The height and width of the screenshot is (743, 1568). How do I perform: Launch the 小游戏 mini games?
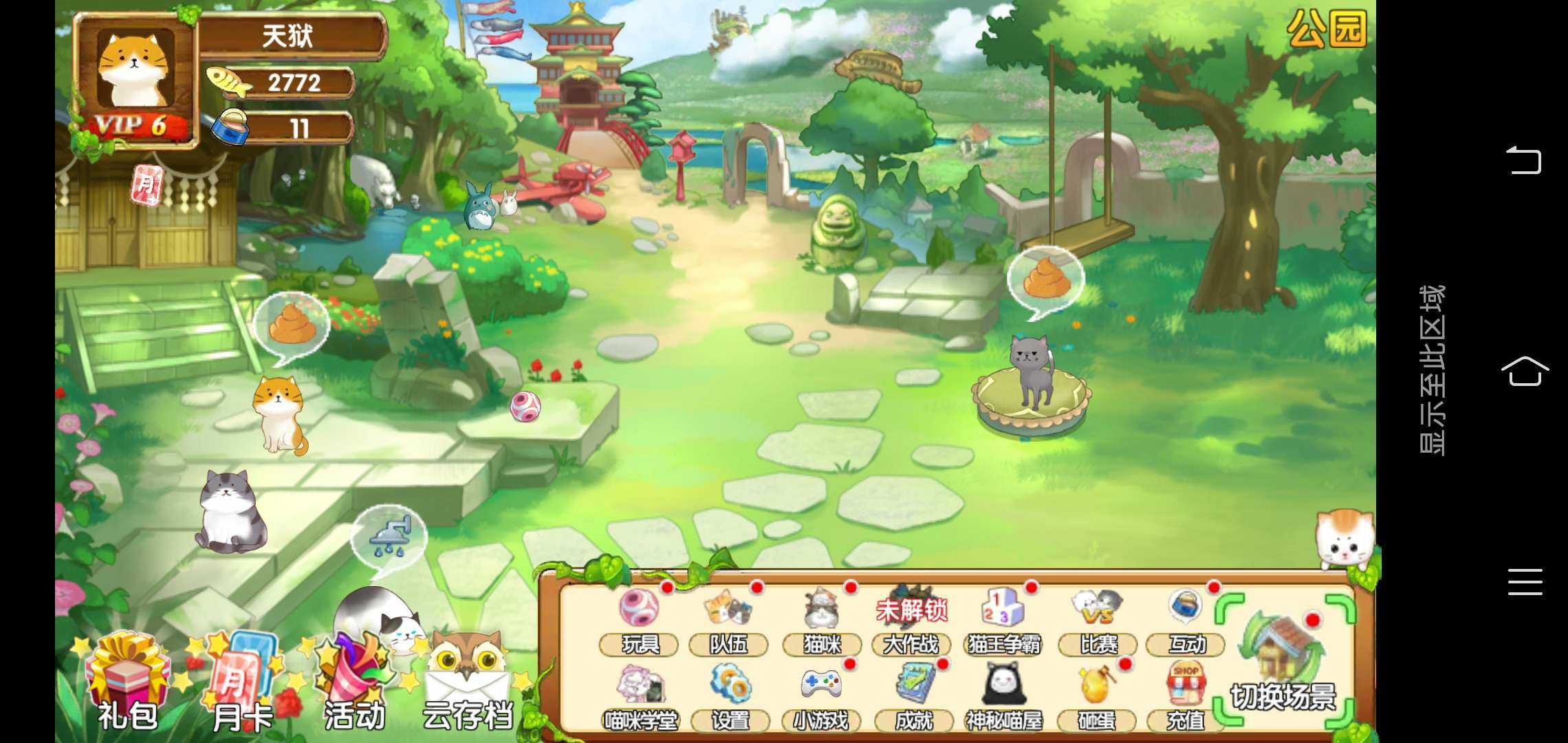[821, 696]
